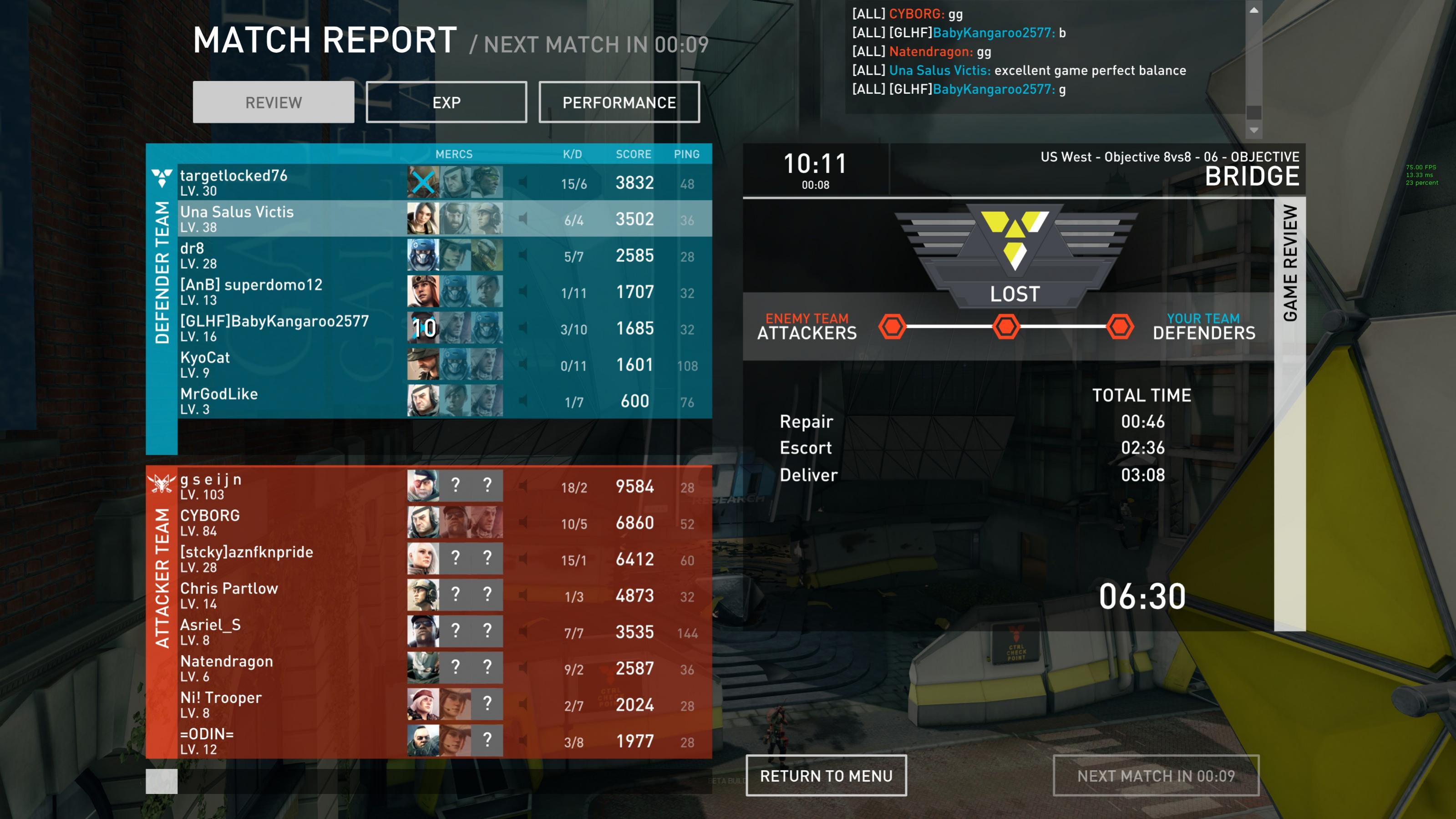The width and height of the screenshot is (1456, 819).
Task: Toggle the speaker icon beside dr8
Action: (523, 255)
